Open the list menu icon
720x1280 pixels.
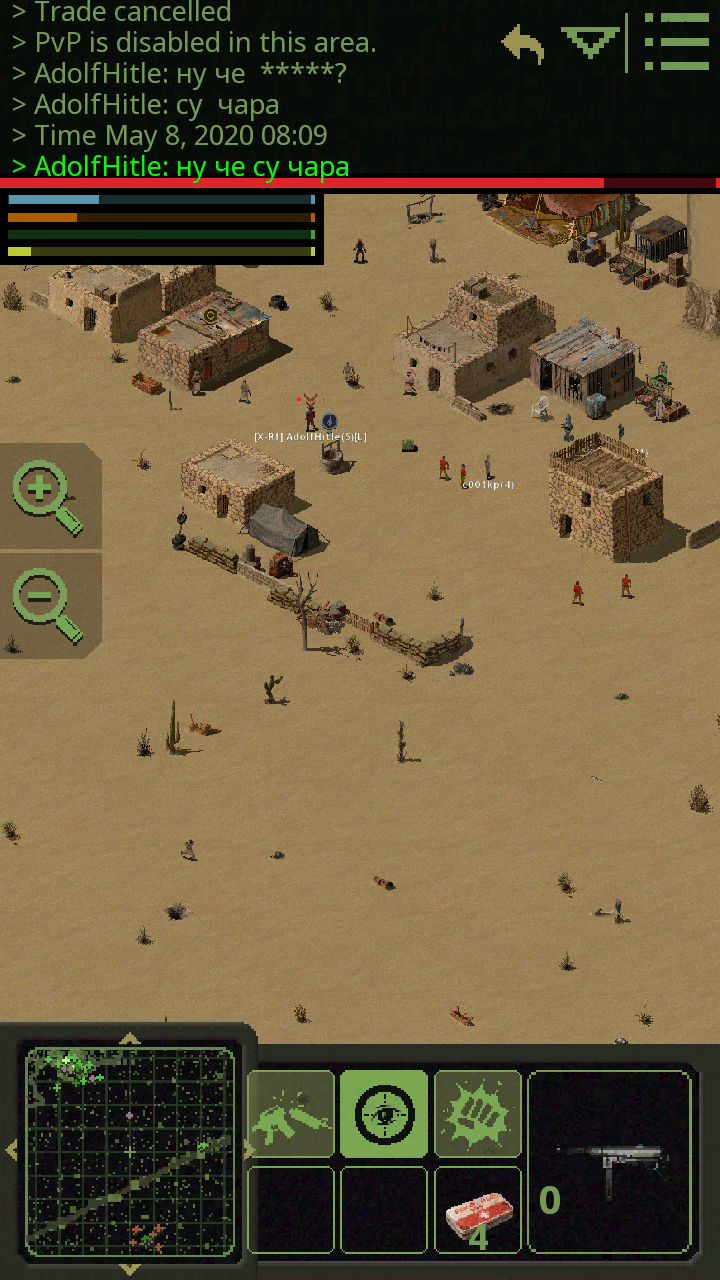coord(676,42)
